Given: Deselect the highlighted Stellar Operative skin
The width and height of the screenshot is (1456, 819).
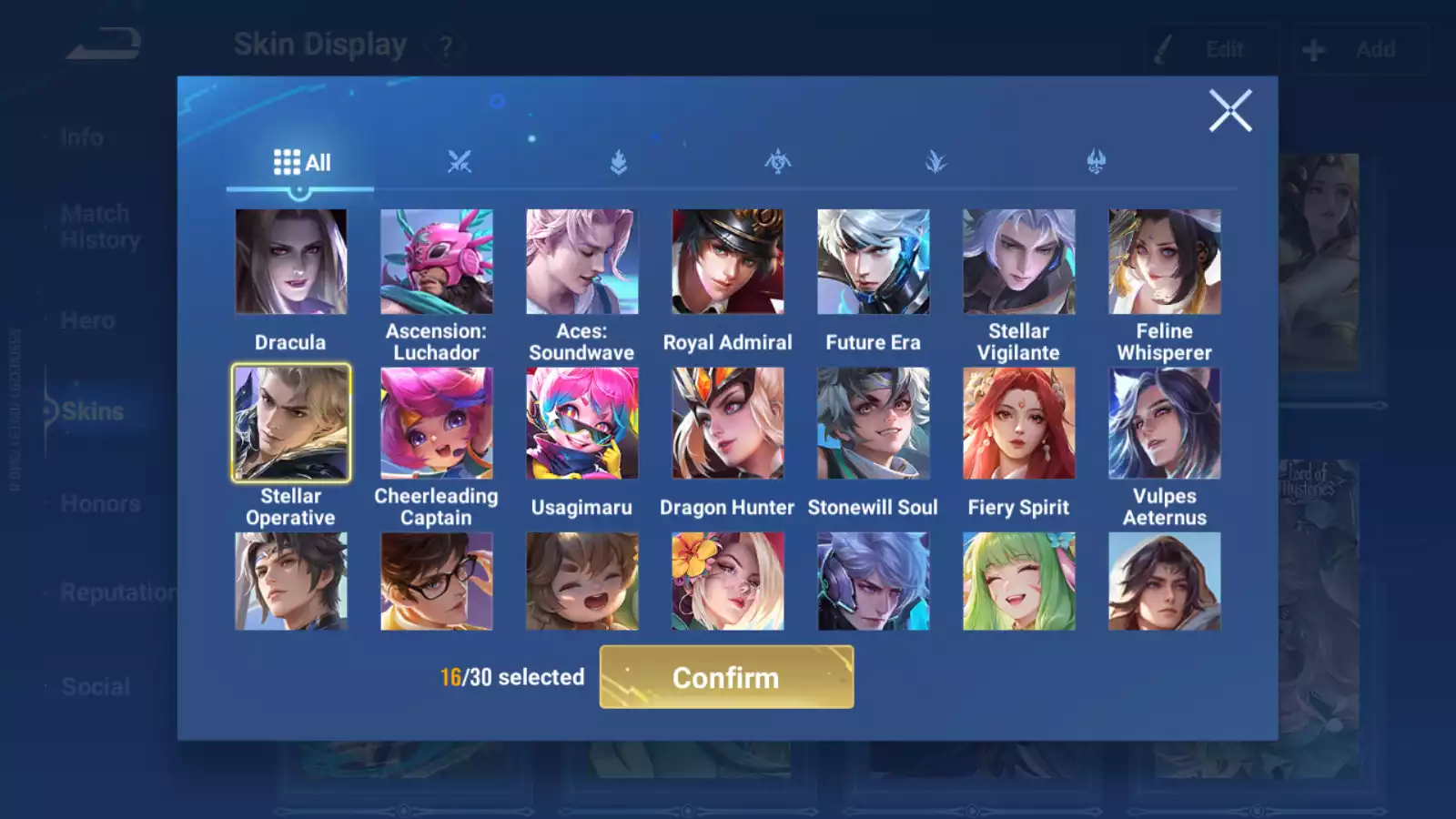Looking at the screenshot, I should [x=291, y=423].
